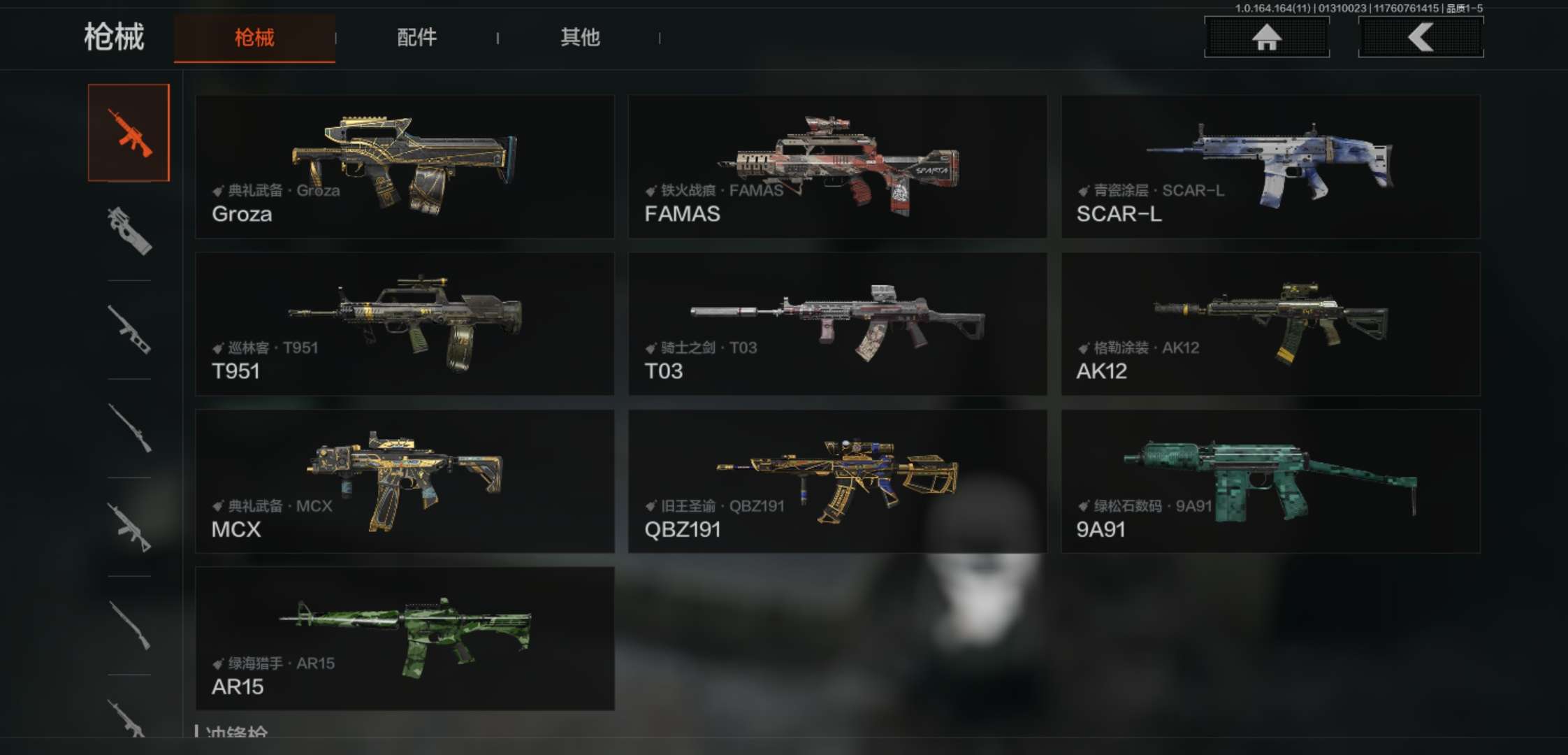
Task: Select the Groza weapon card
Action: [x=405, y=167]
